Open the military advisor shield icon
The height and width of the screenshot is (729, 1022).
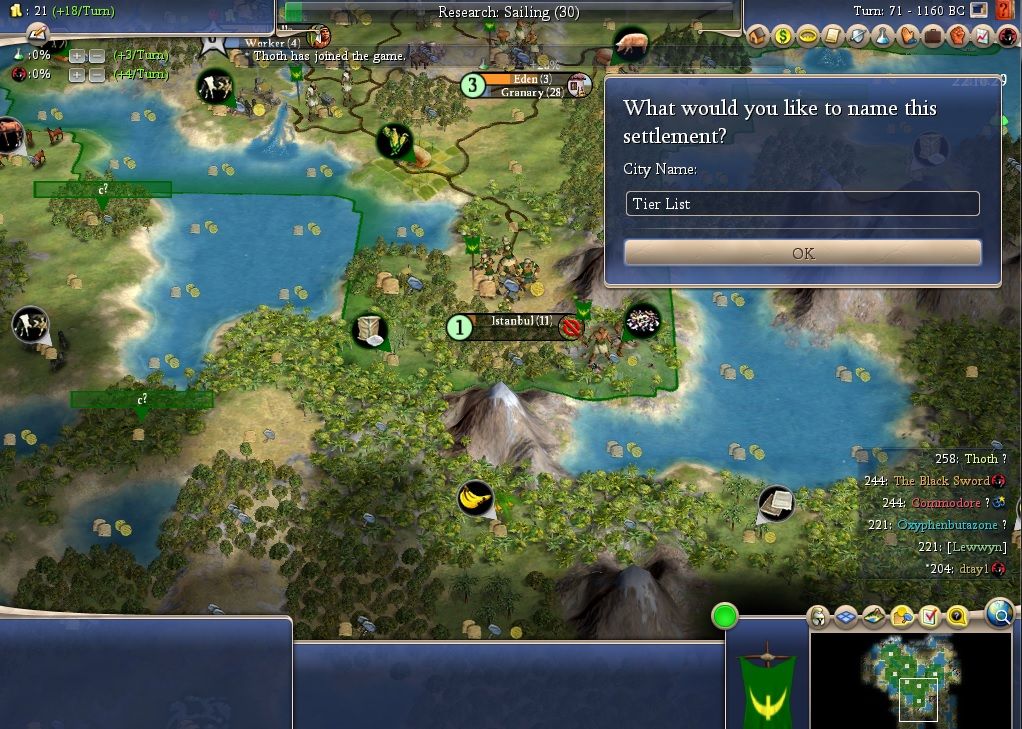coord(857,37)
